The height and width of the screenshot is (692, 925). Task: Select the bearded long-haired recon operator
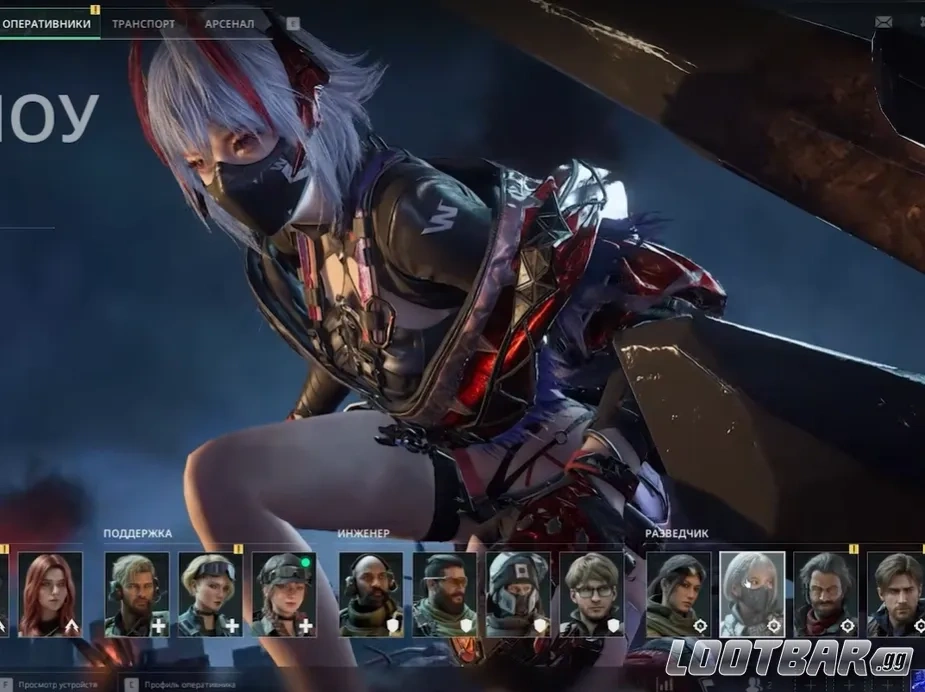point(826,594)
